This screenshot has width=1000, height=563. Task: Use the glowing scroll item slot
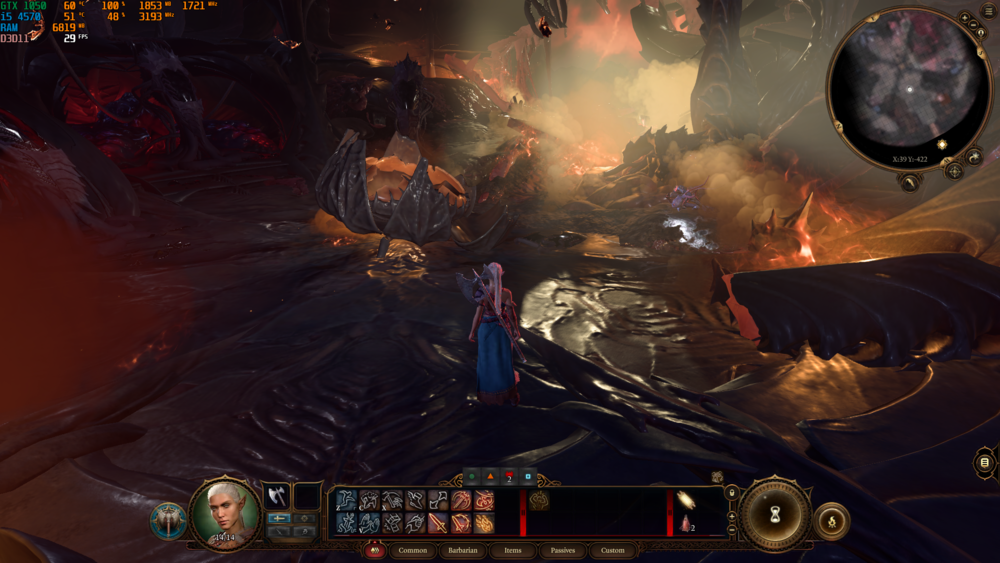685,499
